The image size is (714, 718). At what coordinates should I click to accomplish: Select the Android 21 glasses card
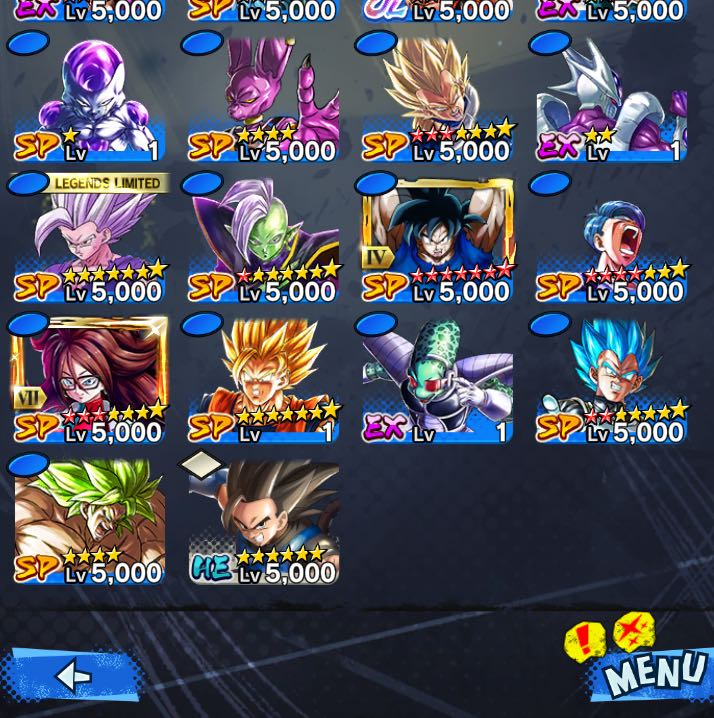(90, 380)
